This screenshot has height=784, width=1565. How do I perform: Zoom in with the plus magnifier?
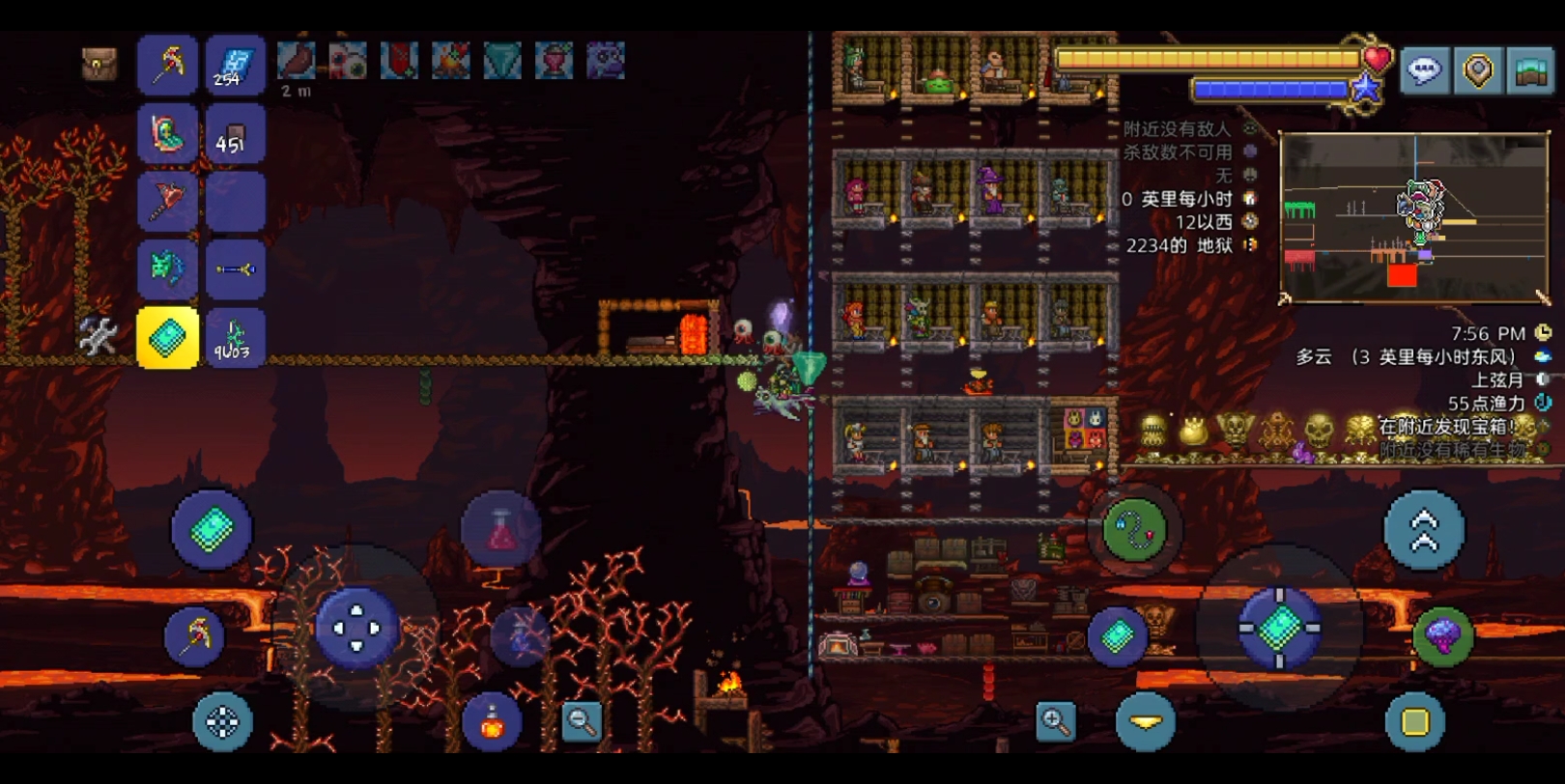[x=1056, y=720]
